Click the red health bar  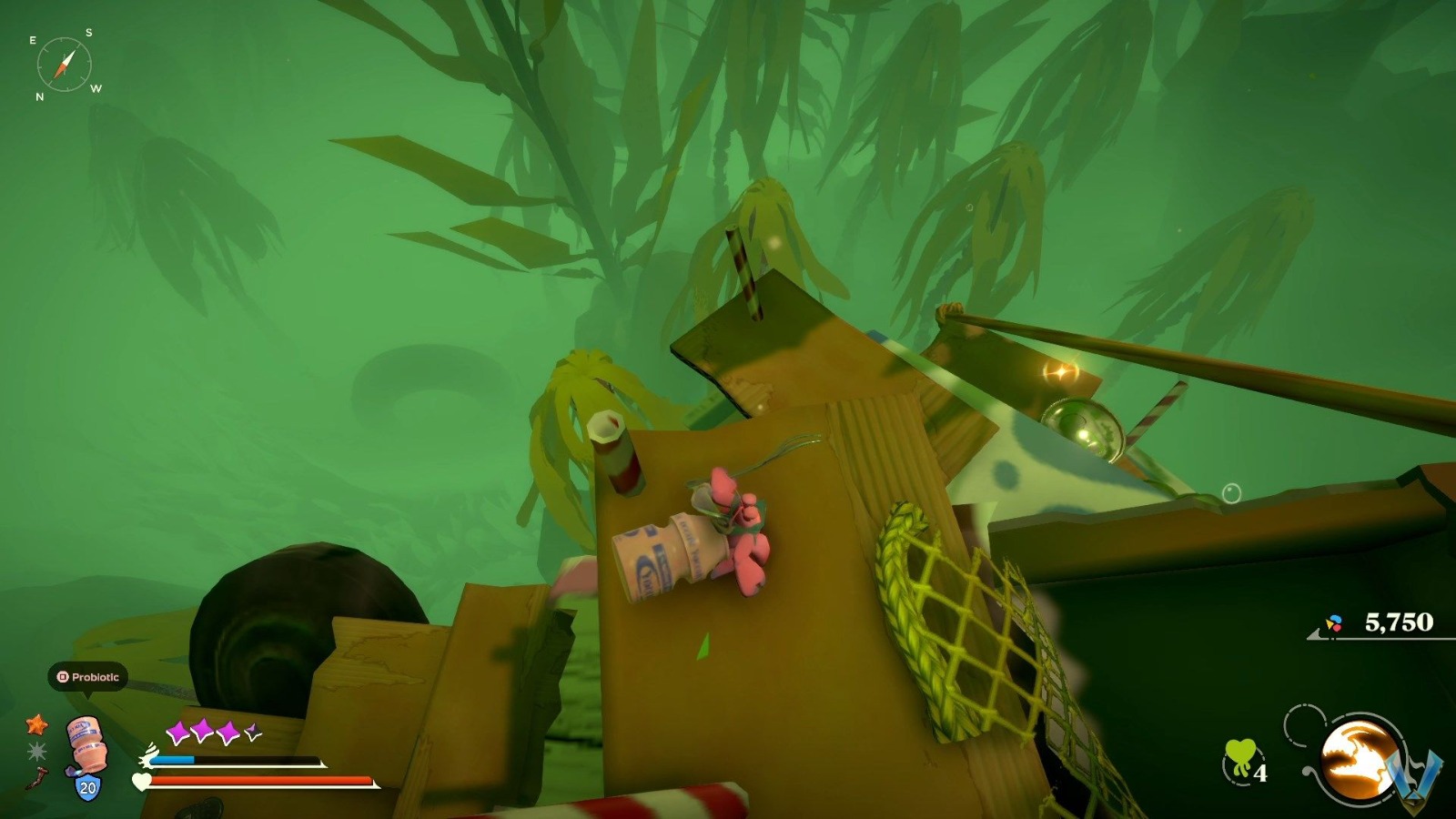click(x=259, y=781)
